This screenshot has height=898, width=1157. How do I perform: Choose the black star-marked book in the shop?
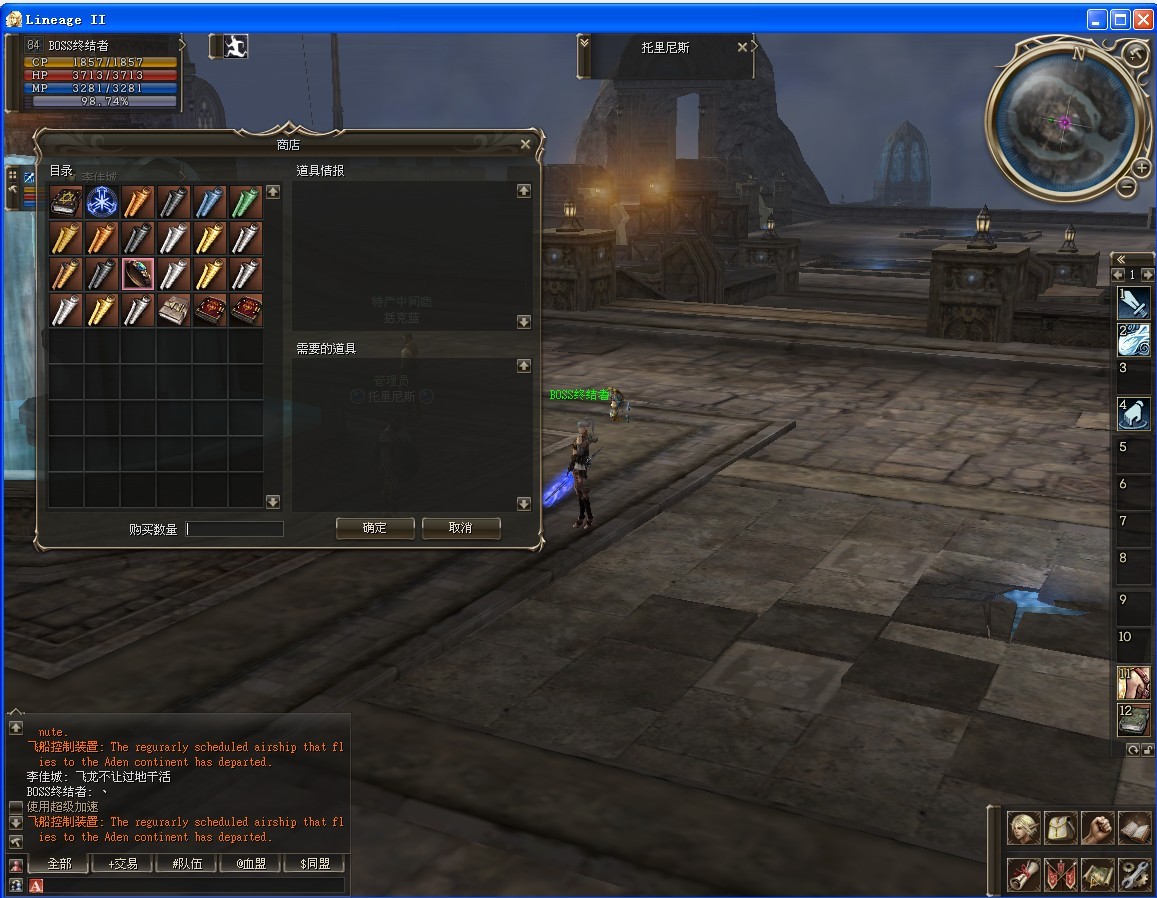pyautogui.click(x=66, y=202)
